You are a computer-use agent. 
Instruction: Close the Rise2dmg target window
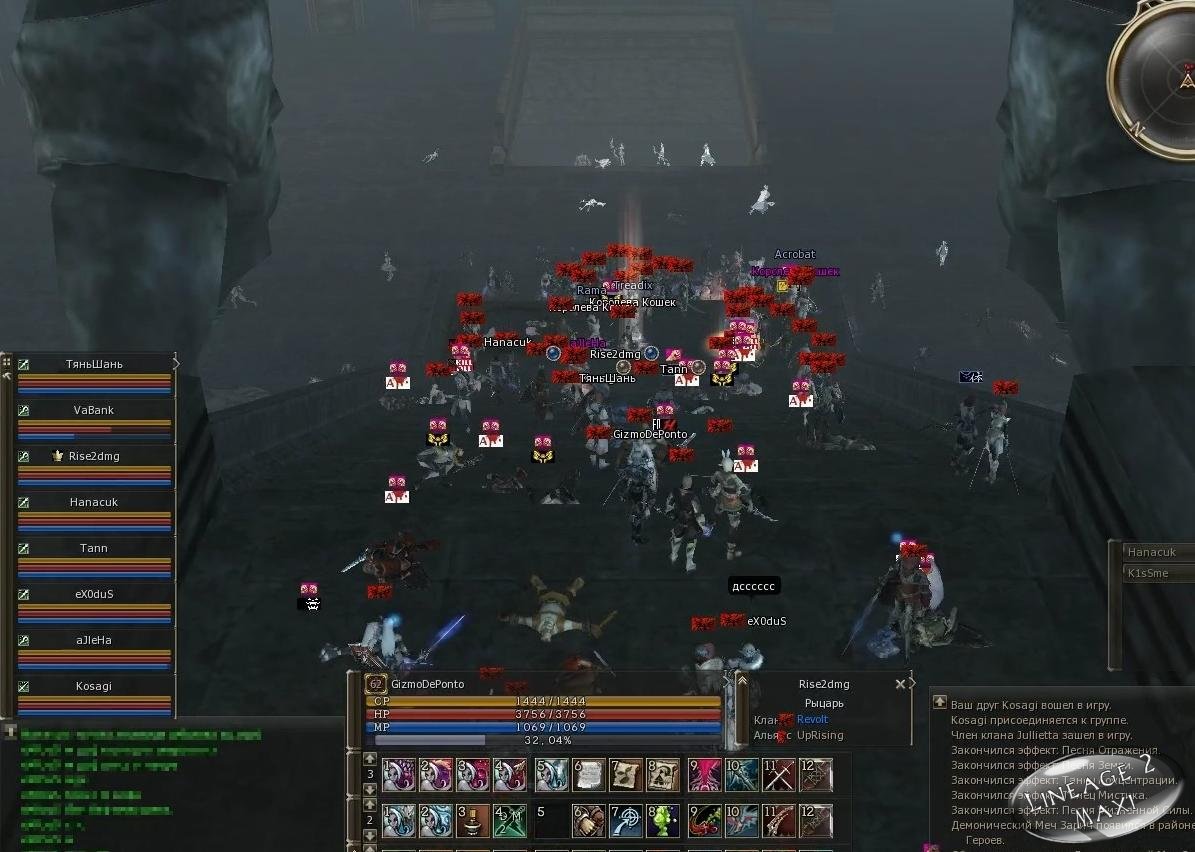pos(900,684)
